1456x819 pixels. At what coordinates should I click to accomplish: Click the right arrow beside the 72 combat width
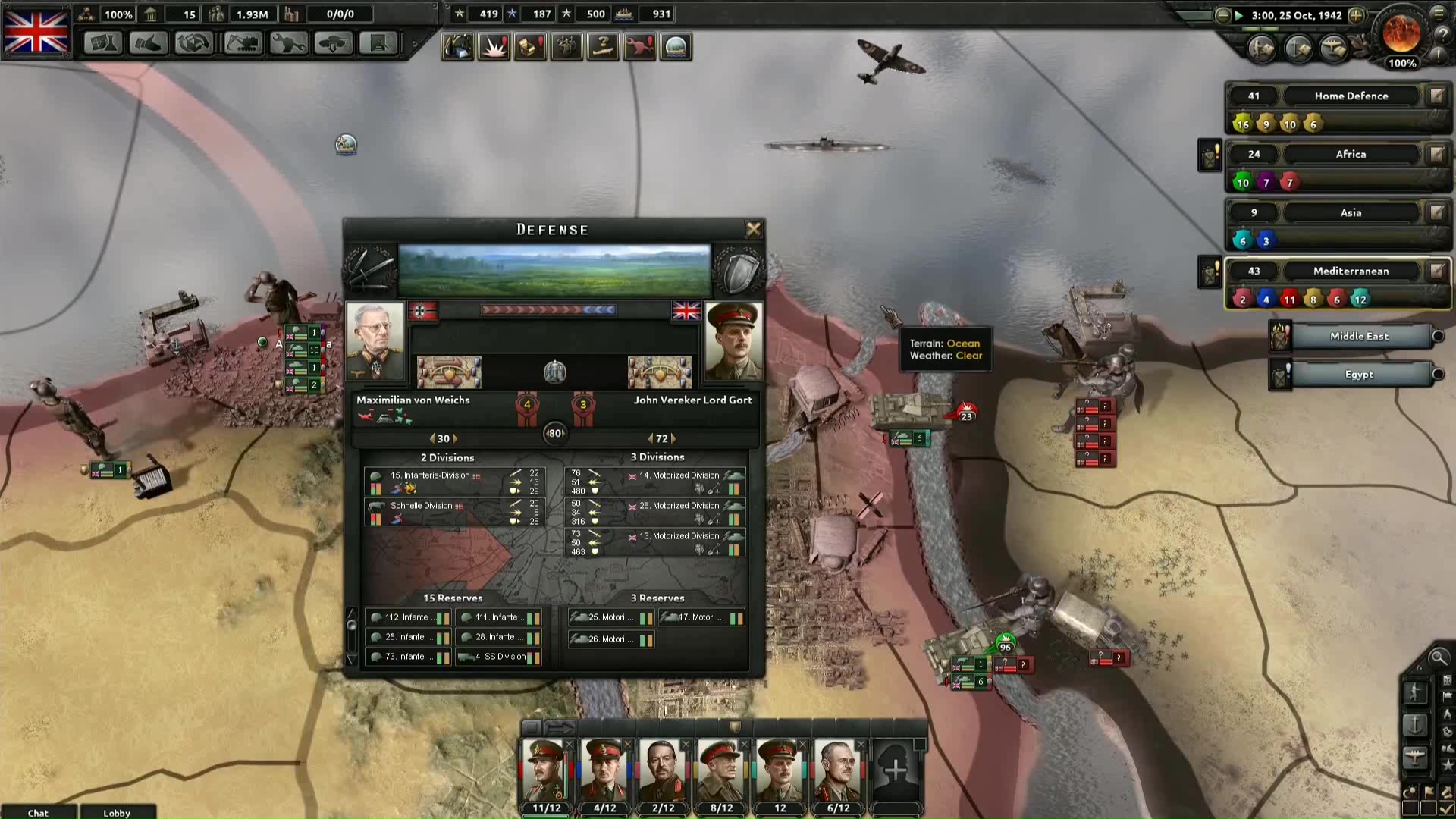(x=673, y=438)
